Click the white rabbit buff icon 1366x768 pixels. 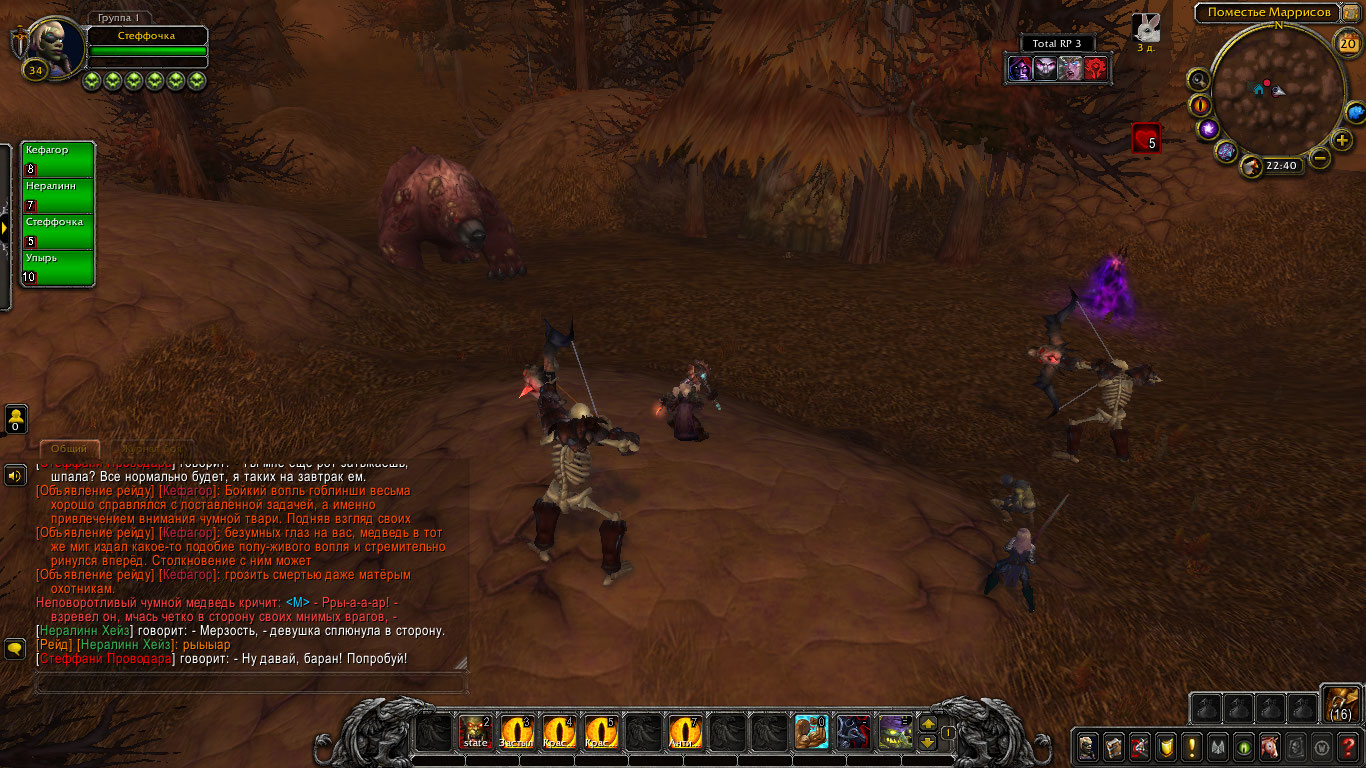point(1146,28)
